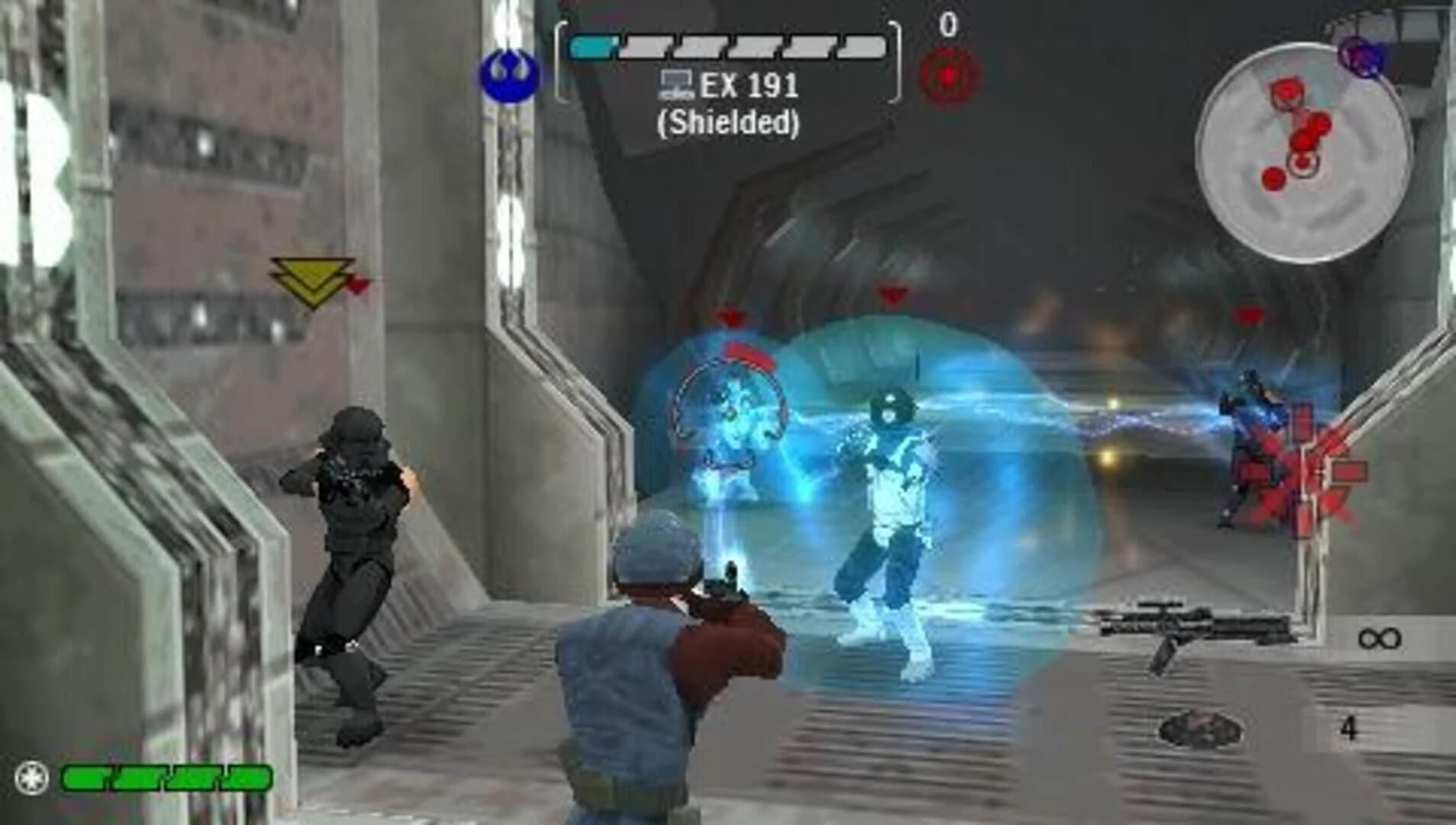Click the network droid icon next to EX 191

(x=676, y=84)
